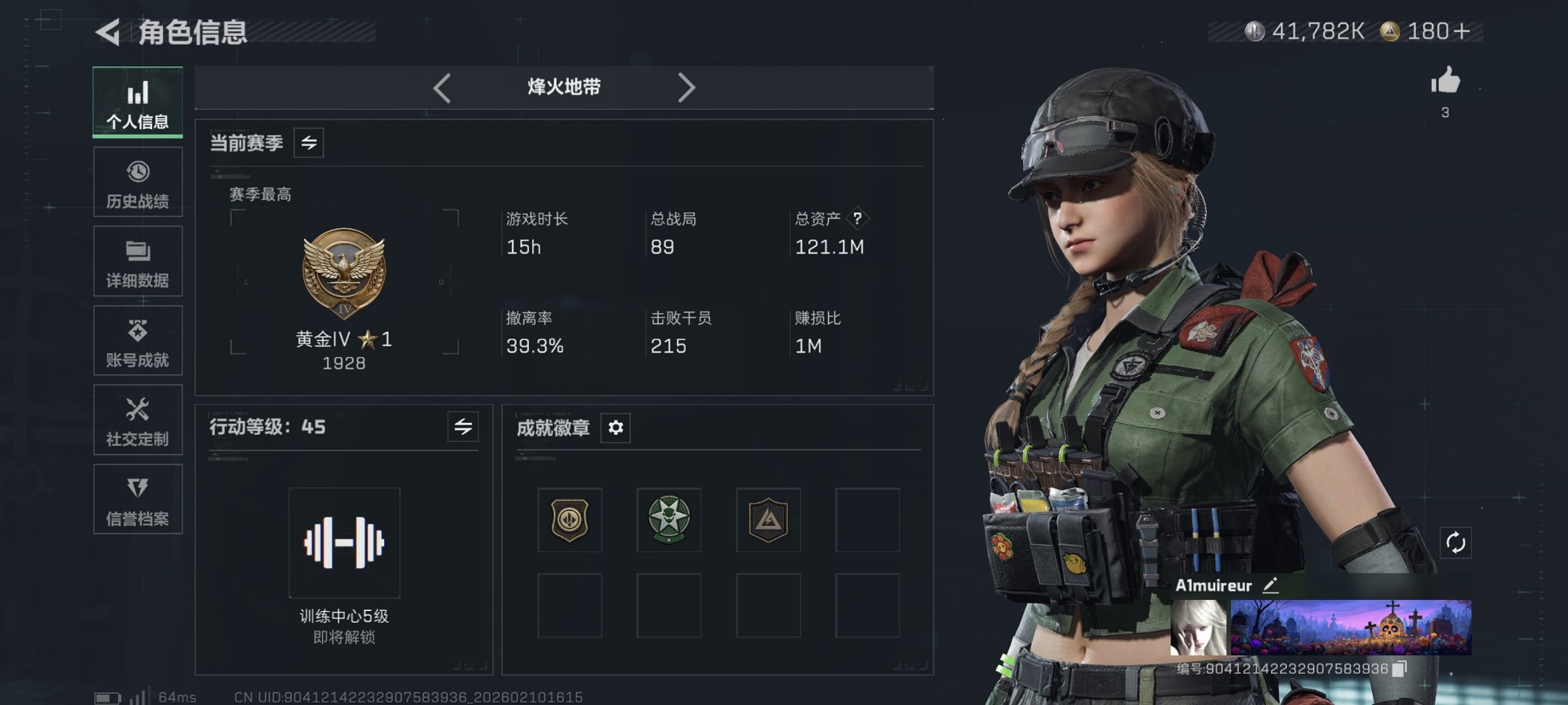The image size is (1568, 705).
Task: Click the 训练中心5级 dumbbell progress emblem
Action: tap(343, 543)
